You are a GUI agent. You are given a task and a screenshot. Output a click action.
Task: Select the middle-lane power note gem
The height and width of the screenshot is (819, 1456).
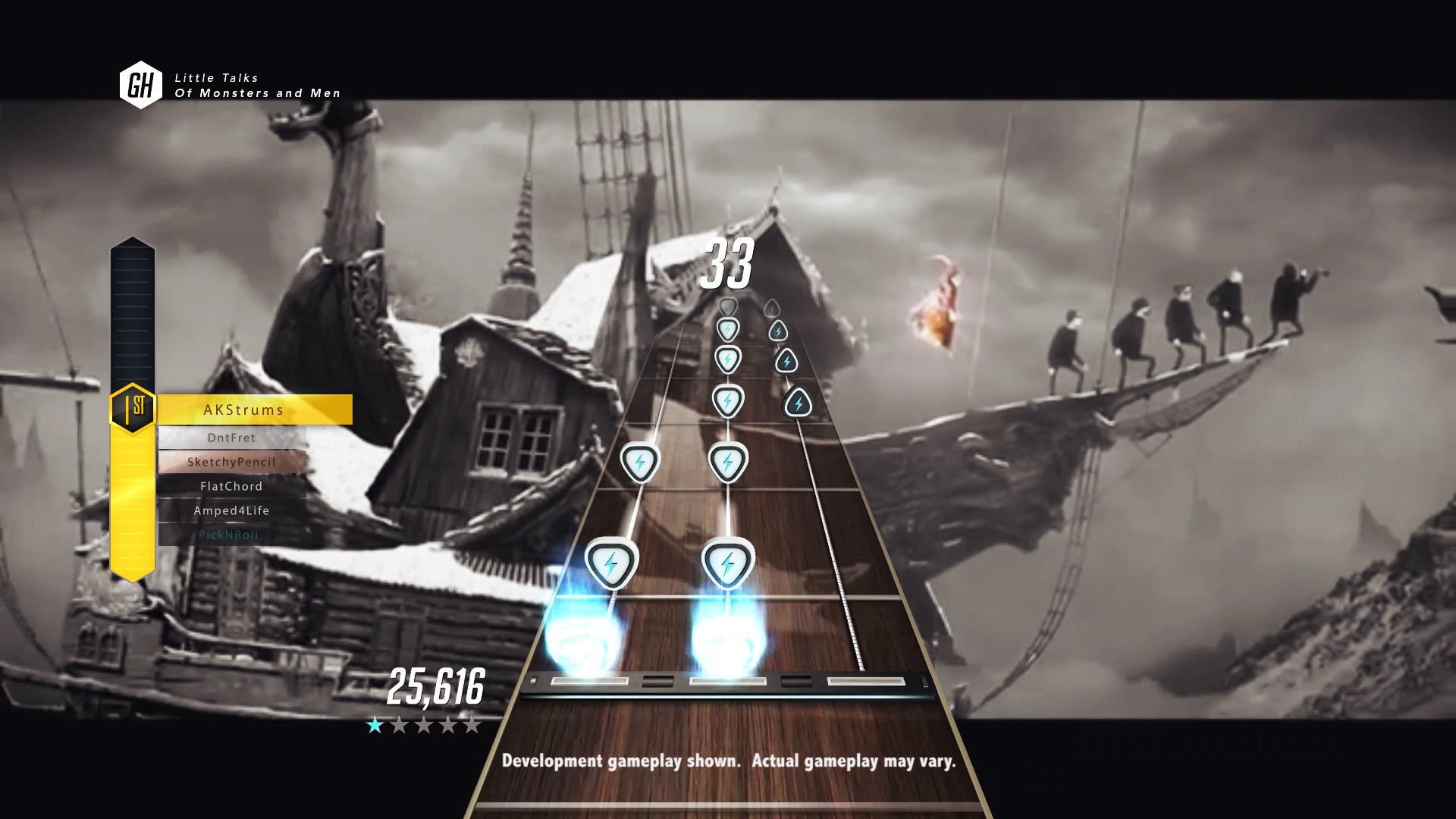coord(730,561)
